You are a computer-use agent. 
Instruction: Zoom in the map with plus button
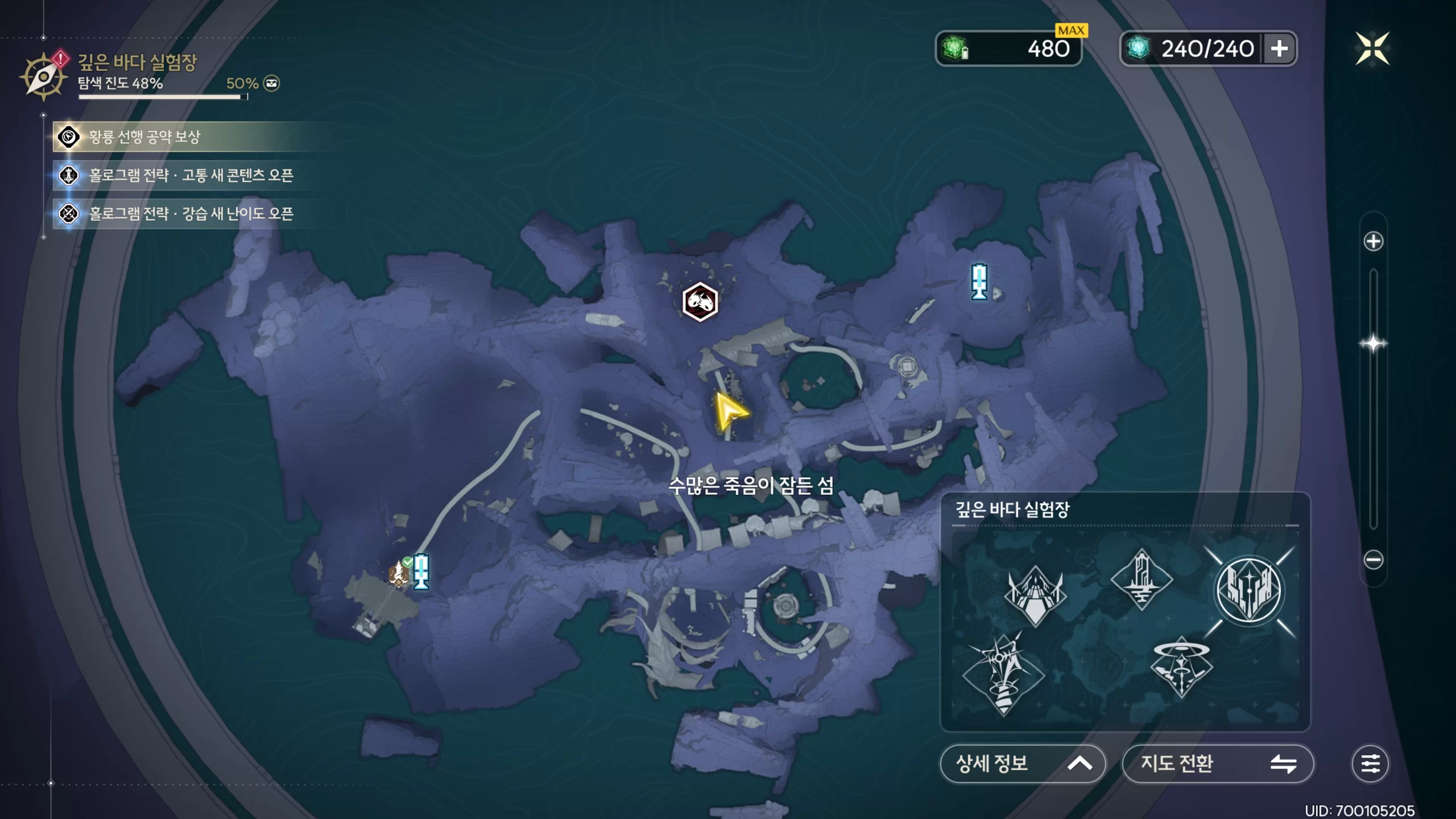coord(1373,241)
